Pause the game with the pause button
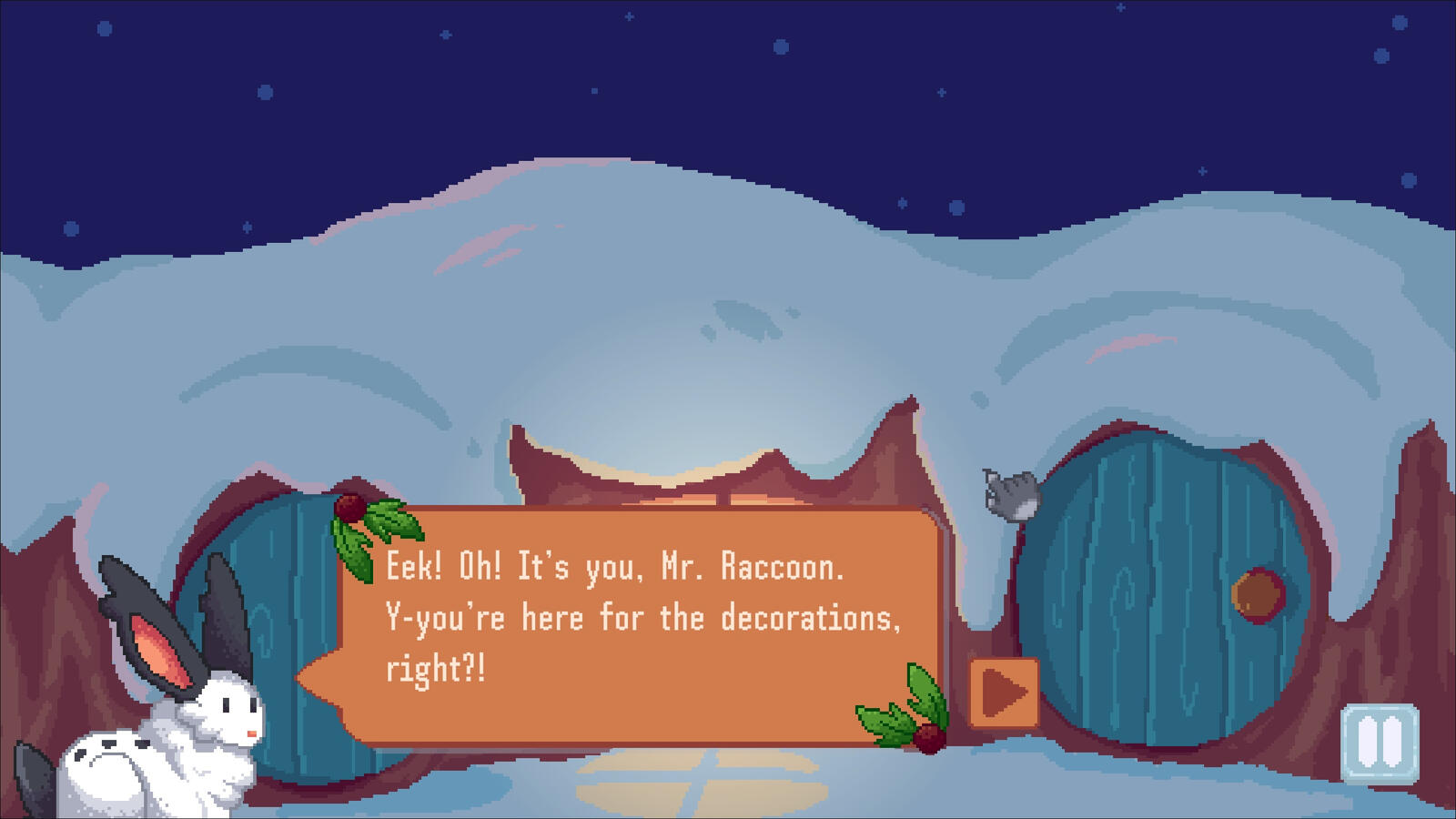1456x819 pixels. coord(1380,743)
